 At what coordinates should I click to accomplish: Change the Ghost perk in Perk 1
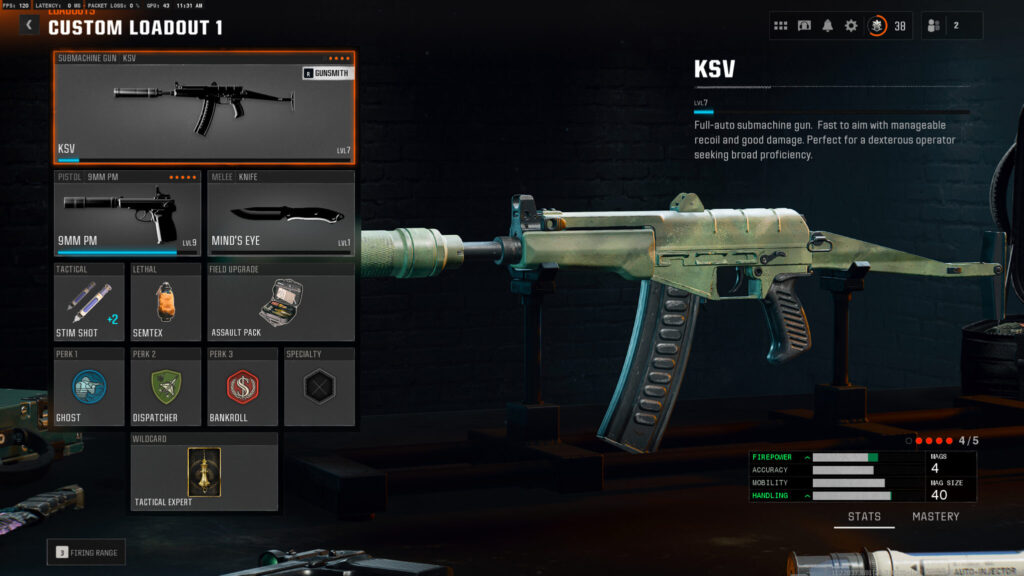tap(90, 387)
